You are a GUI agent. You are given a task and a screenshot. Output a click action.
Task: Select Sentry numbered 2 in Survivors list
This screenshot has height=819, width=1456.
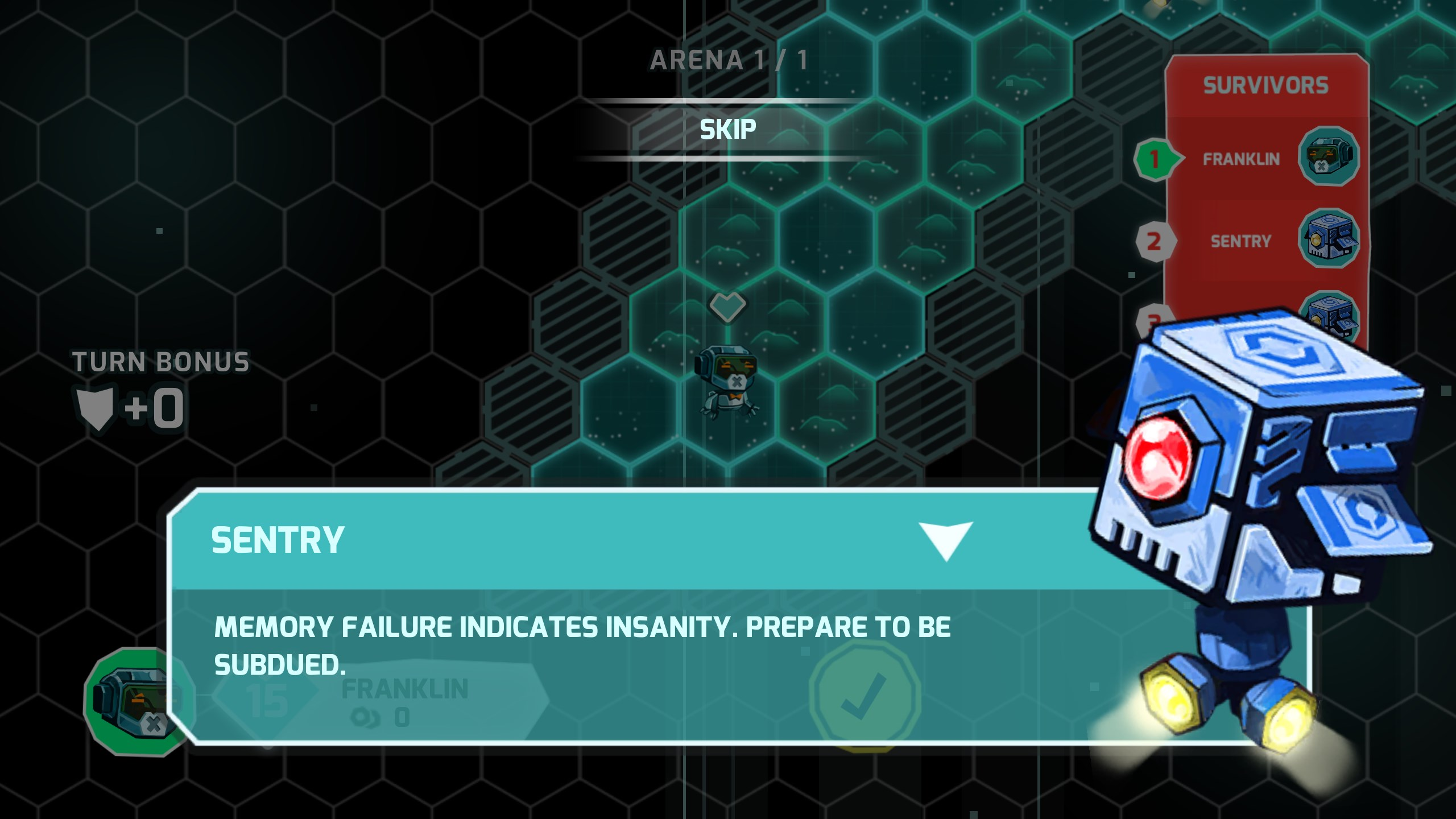click(1241, 241)
